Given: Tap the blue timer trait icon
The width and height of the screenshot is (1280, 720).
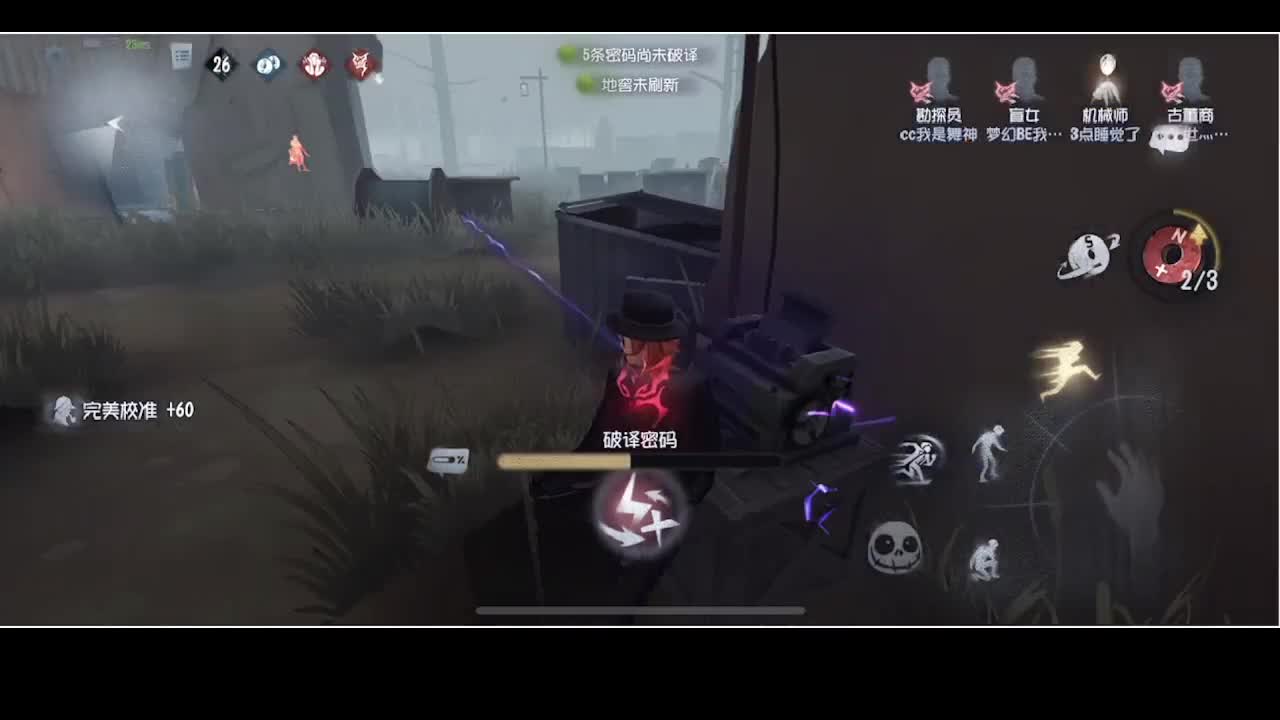Looking at the screenshot, I should 266,64.
